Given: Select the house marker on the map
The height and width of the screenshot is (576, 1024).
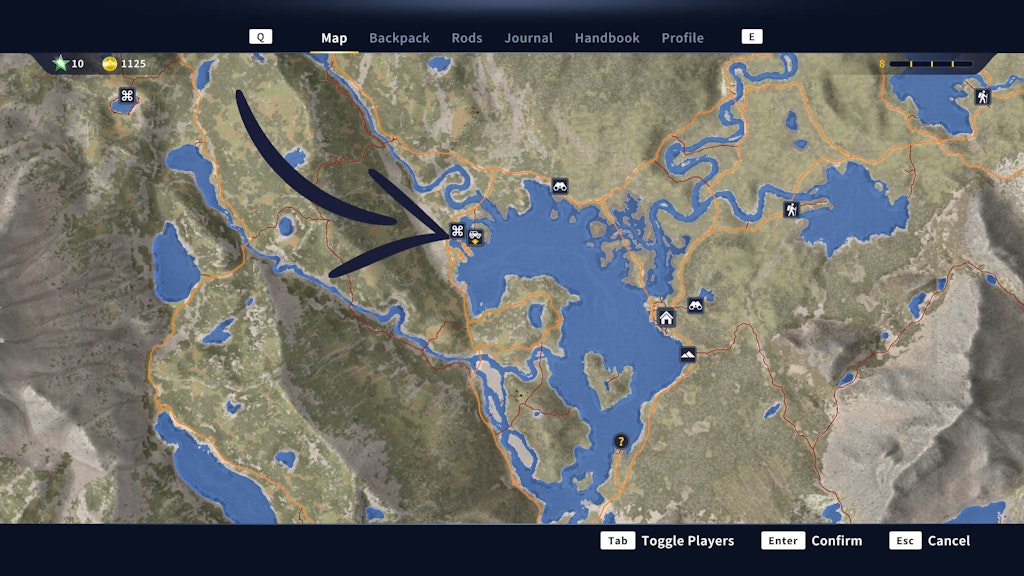Looking at the screenshot, I should tap(666, 318).
